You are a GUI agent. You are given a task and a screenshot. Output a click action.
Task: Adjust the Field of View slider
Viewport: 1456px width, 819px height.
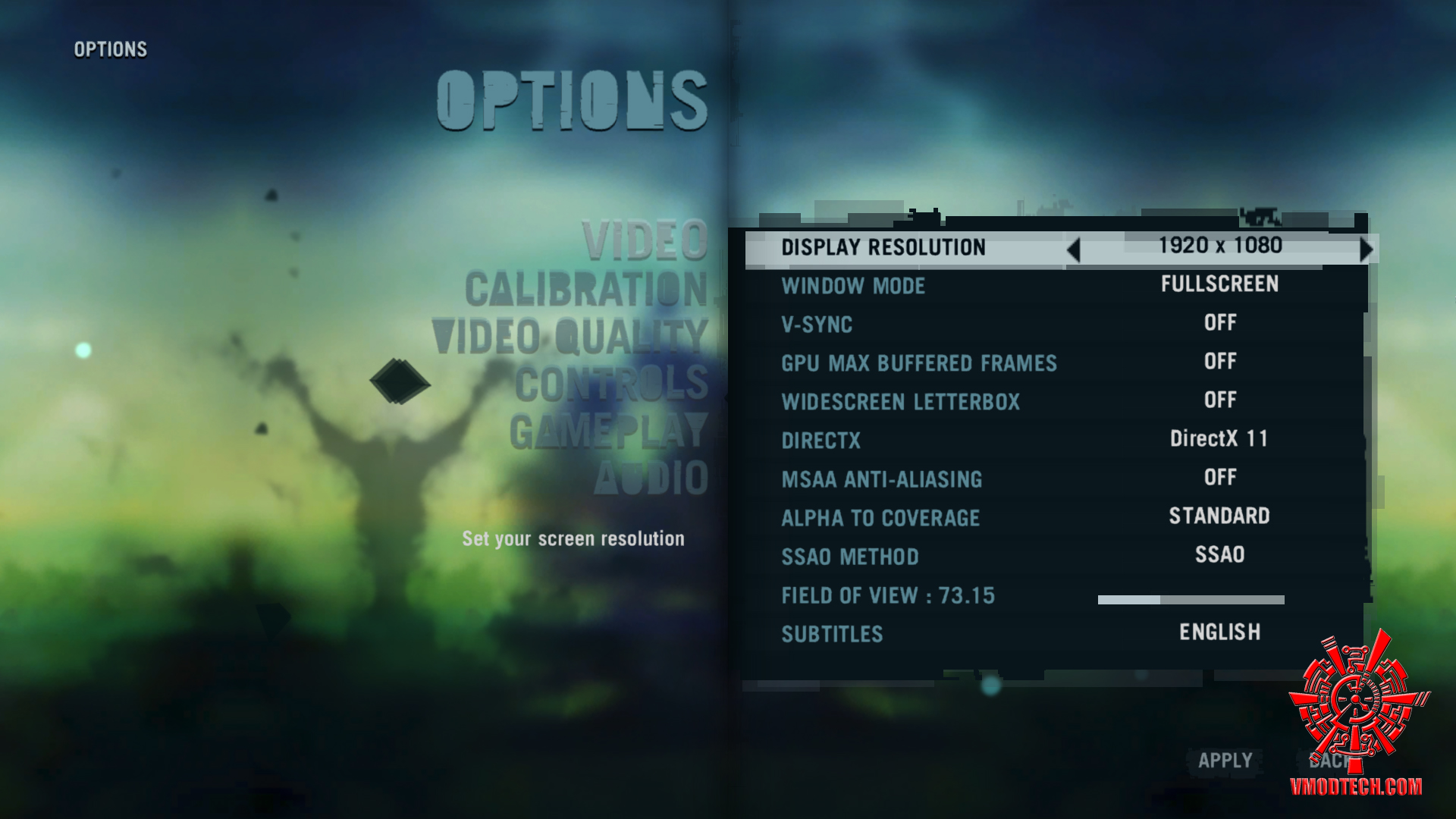click(1191, 600)
